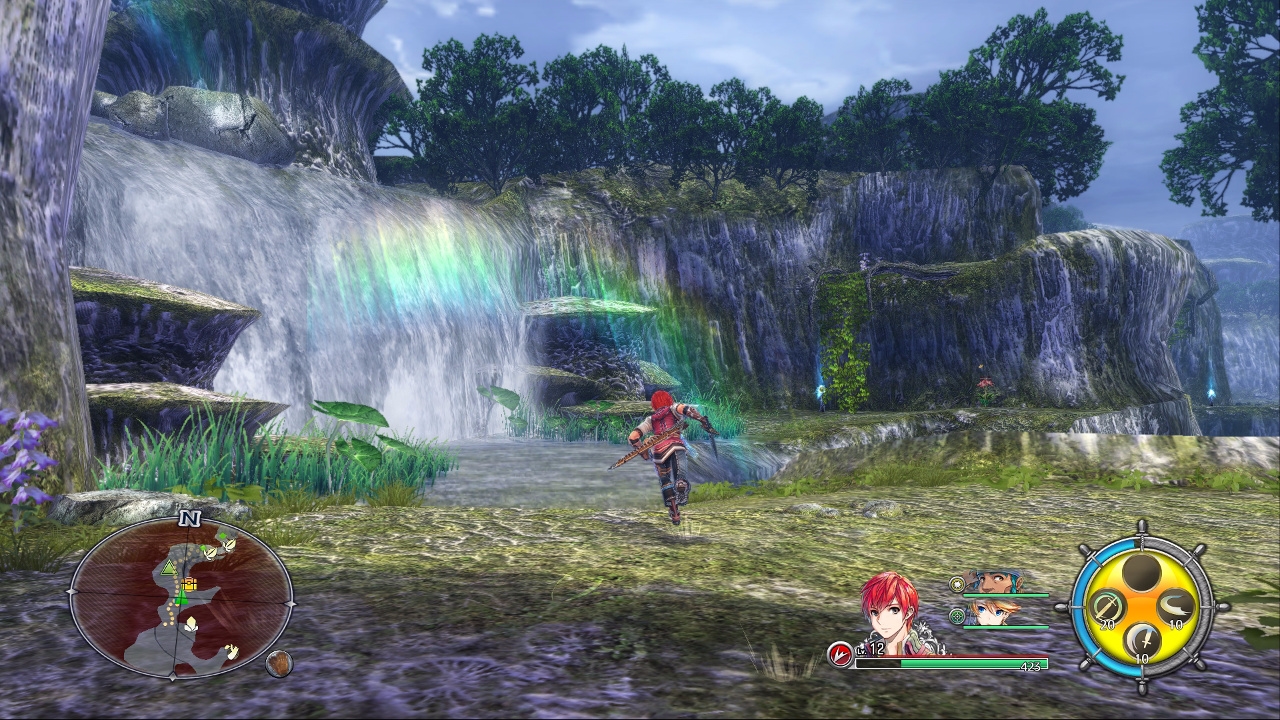This screenshot has width=1280, height=720.
Task: Click the HP value 423 label
Action: coord(1030,664)
